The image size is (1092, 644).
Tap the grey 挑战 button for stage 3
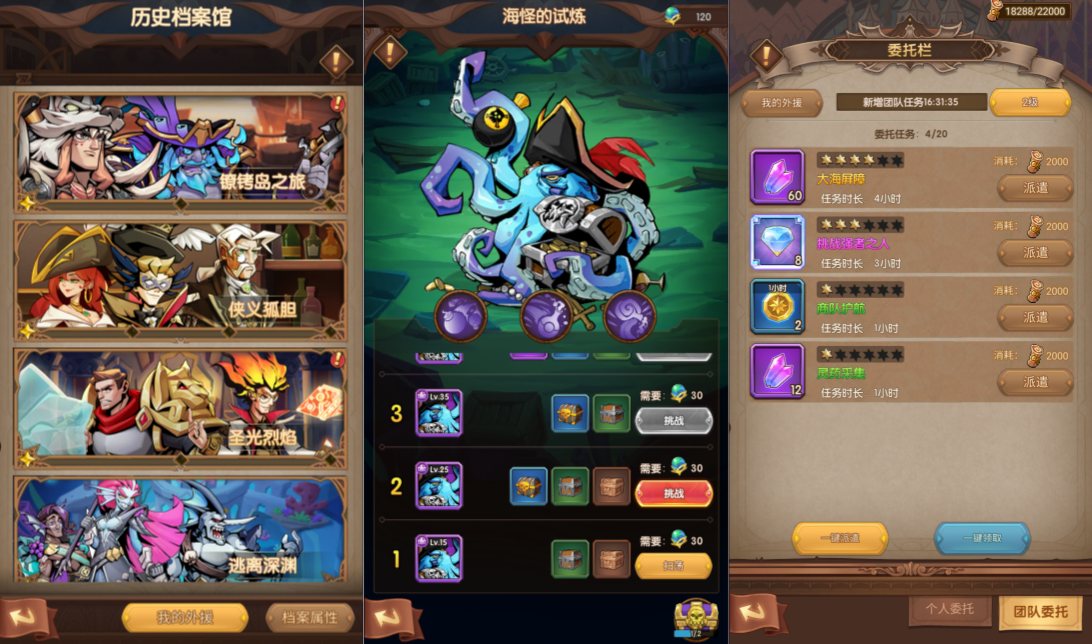674,421
